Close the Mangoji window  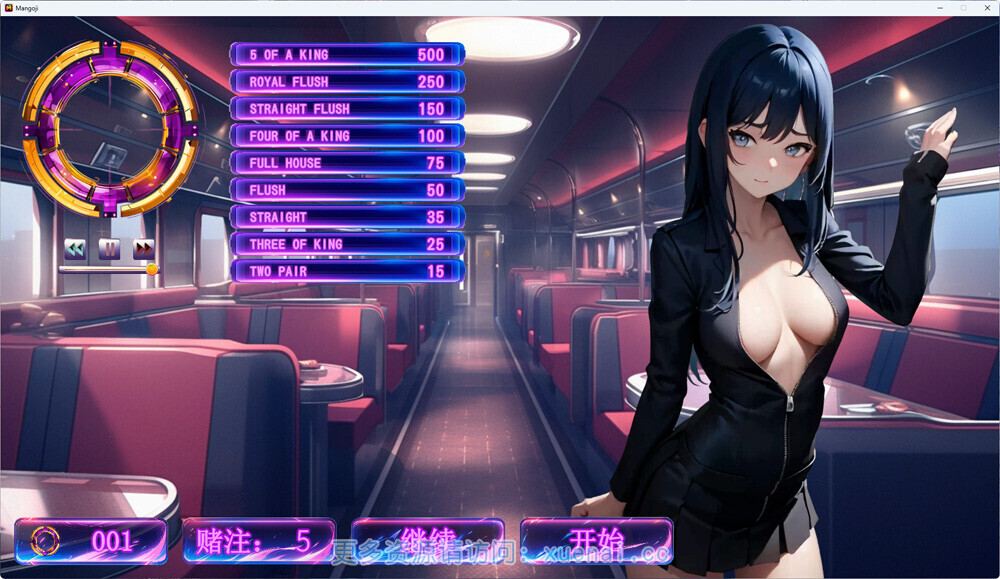click(985, 7)
